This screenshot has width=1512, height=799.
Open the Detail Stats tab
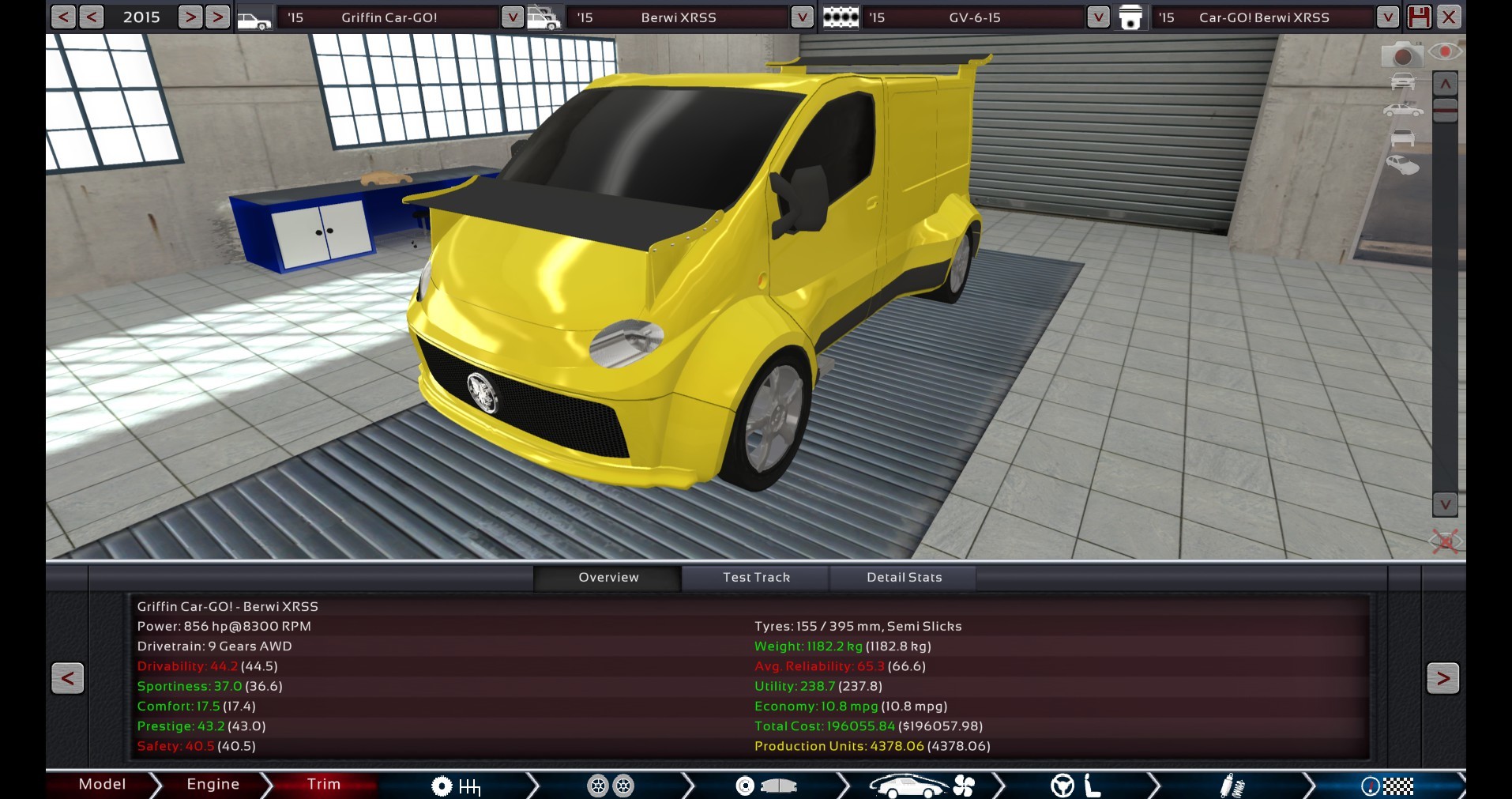pyautogui.click(x=904, y=578)
